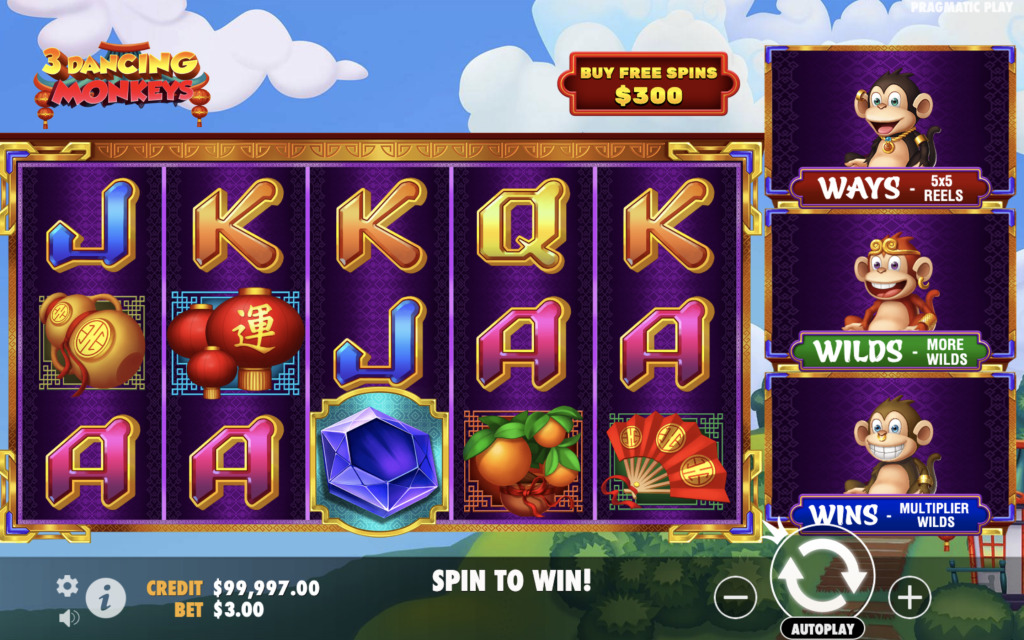Open the settings gear menu
Image resolution: width=1024 pixels, height=640 pixels.
pos(67,586)
